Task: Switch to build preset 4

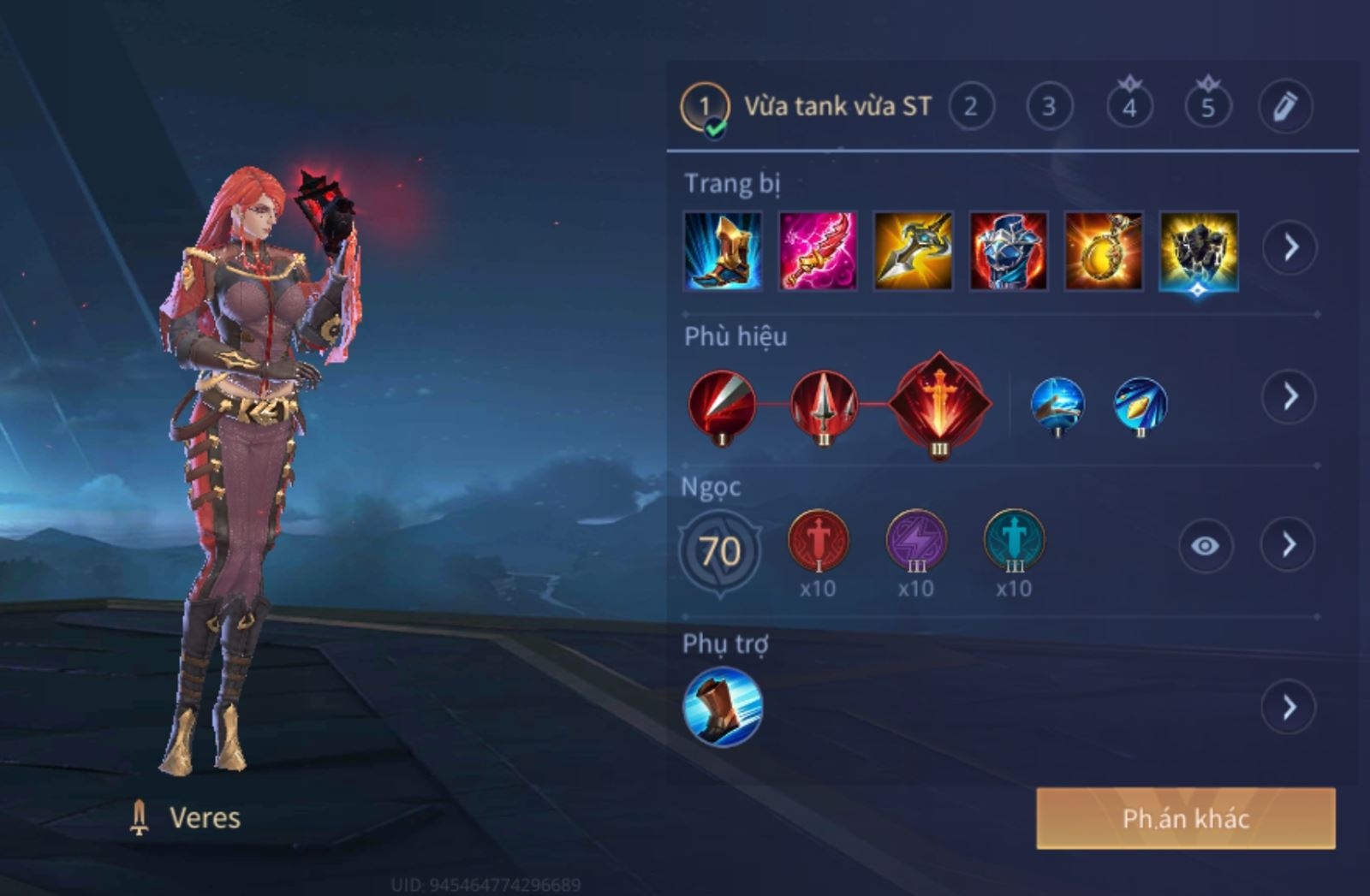Action: click(1129, 108)
